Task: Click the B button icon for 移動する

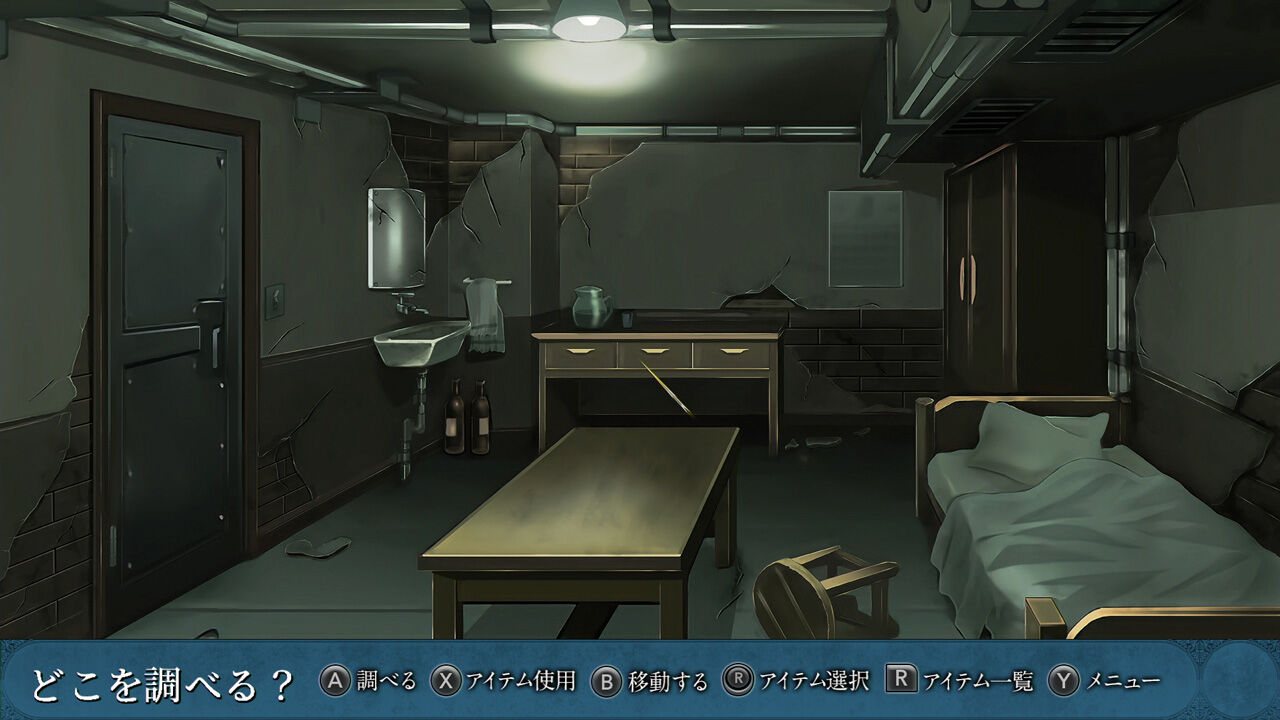Action: pyautogui.click(x=605, y=679)
